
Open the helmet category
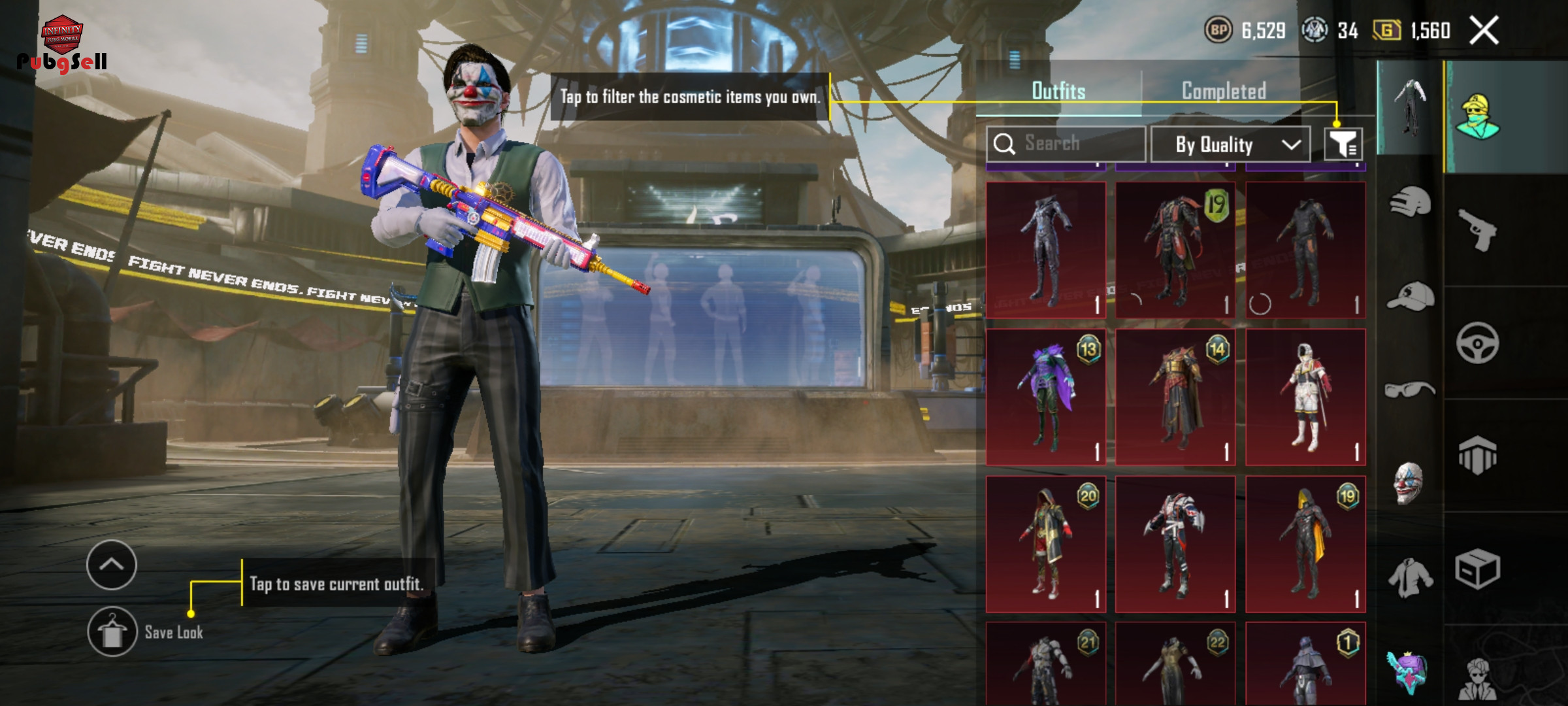(x=1410, y=202)
